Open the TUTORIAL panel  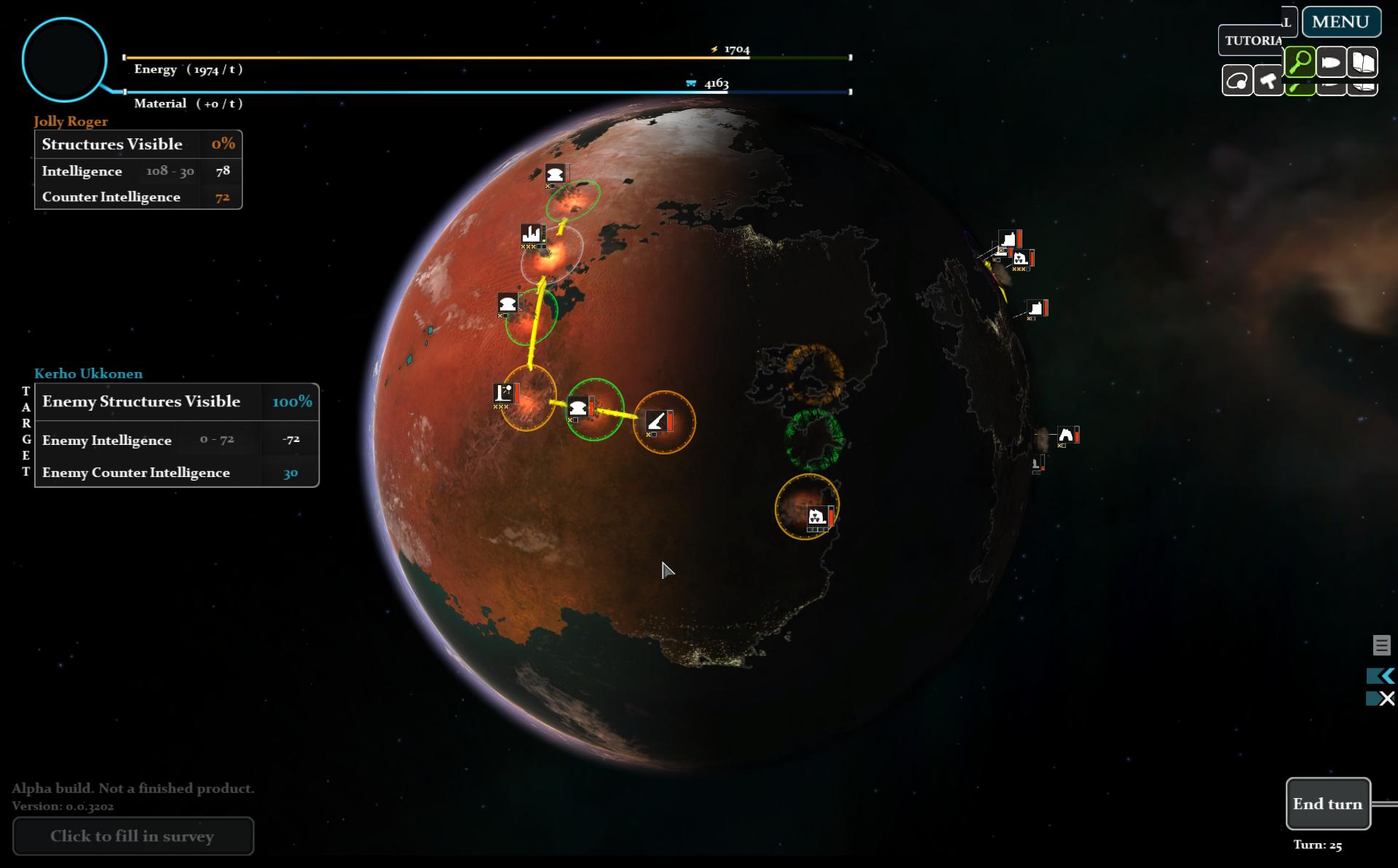click(x=1254, y=41)
